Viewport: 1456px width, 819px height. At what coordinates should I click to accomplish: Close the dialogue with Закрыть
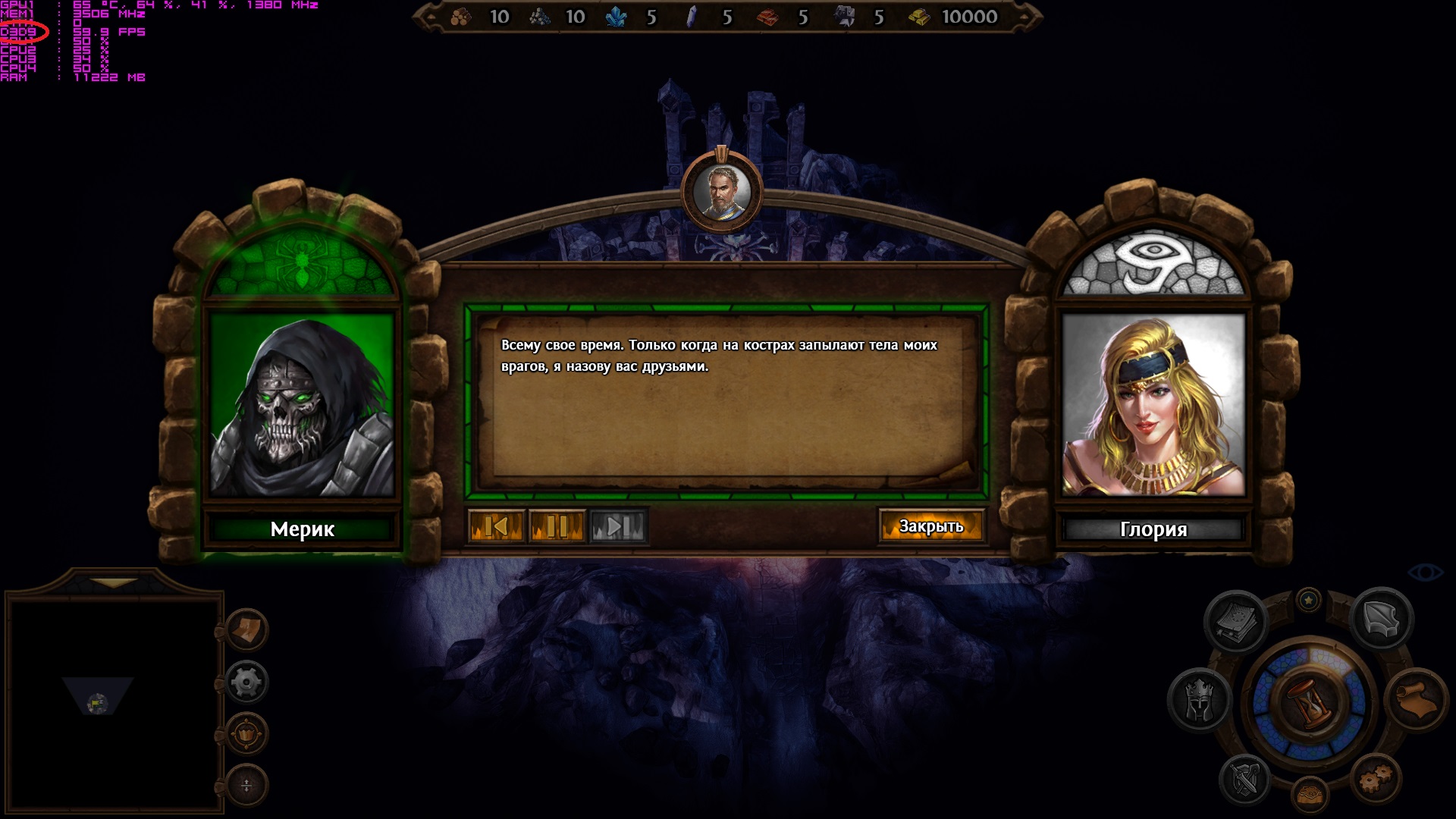coord(931,526)
